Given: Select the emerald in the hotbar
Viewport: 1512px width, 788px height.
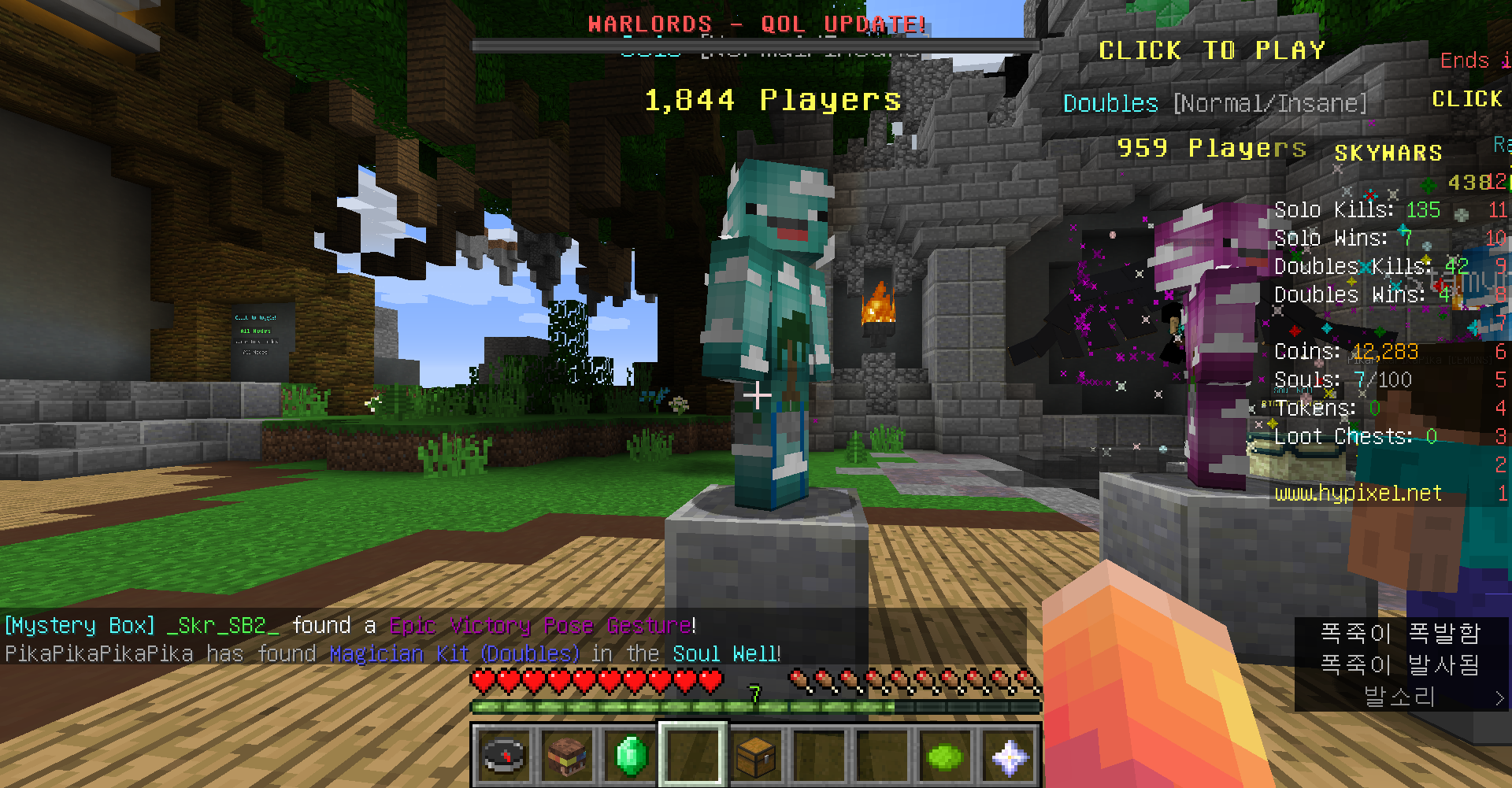Looking at the screenshot, I should click(630, 756).
